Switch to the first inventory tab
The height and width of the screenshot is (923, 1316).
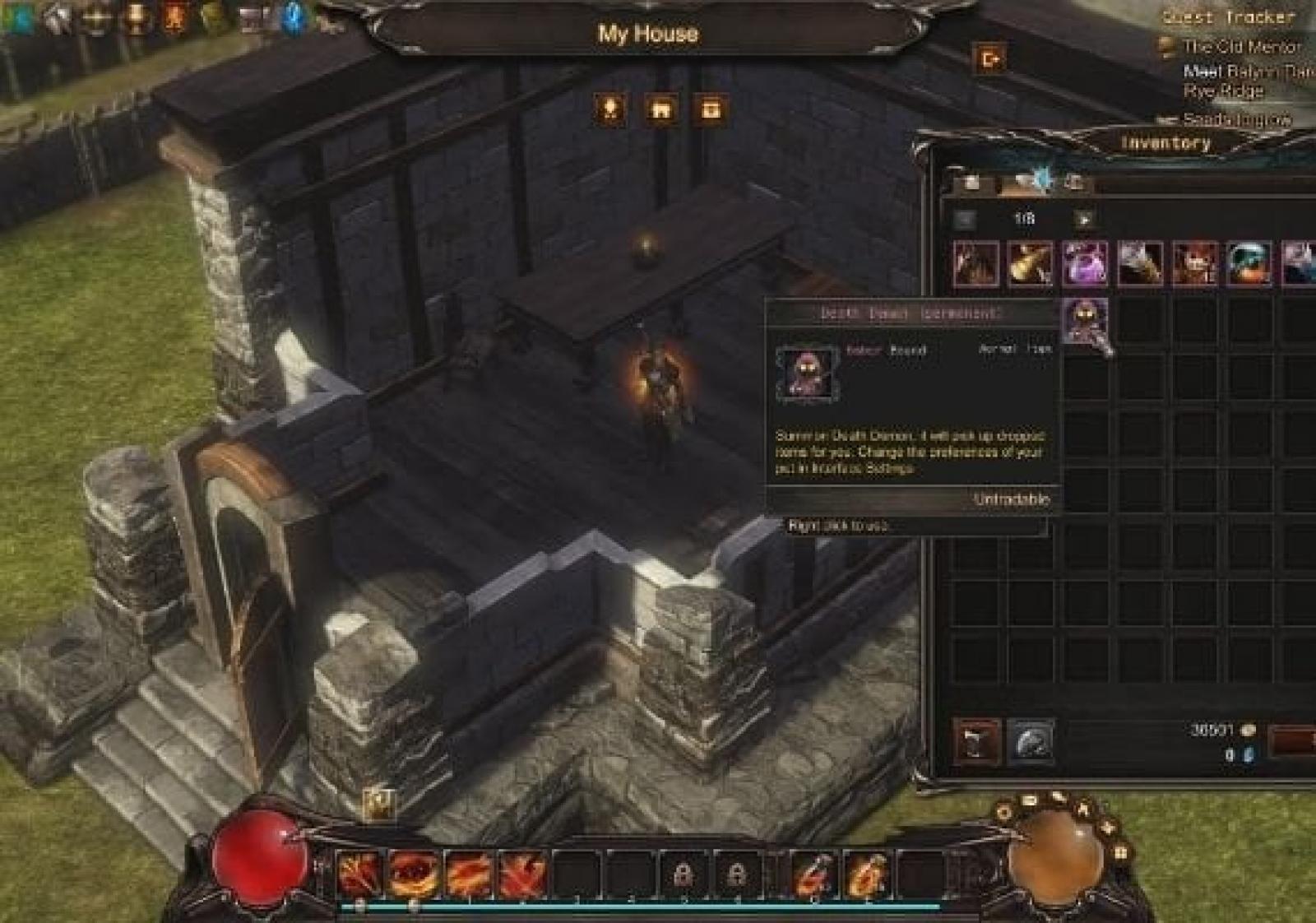972,182
